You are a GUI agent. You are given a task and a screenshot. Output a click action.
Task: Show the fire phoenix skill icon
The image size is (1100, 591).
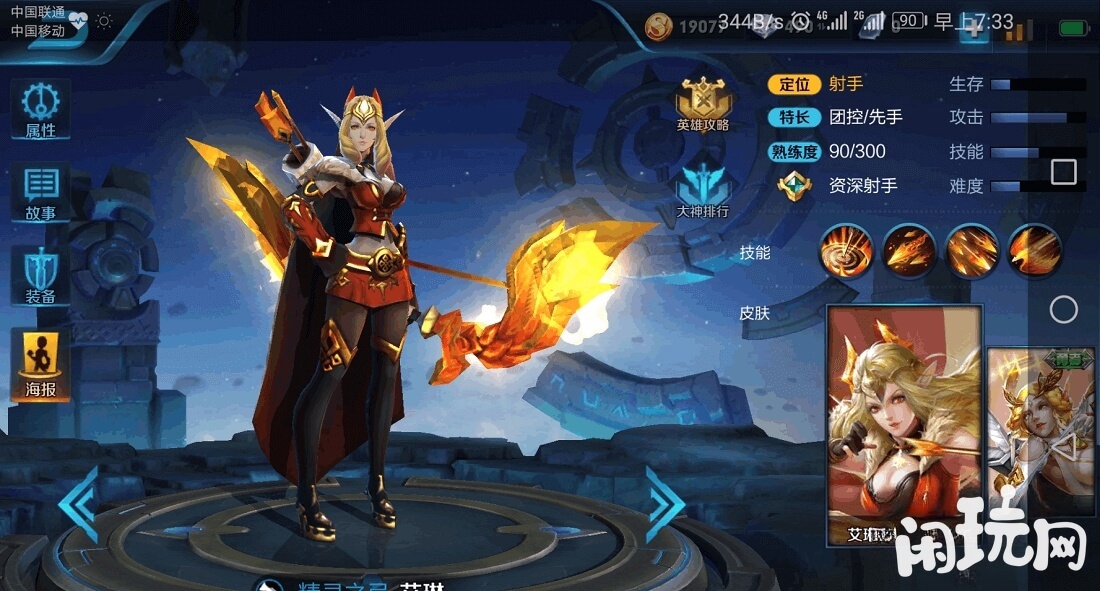coord(1034,250)
